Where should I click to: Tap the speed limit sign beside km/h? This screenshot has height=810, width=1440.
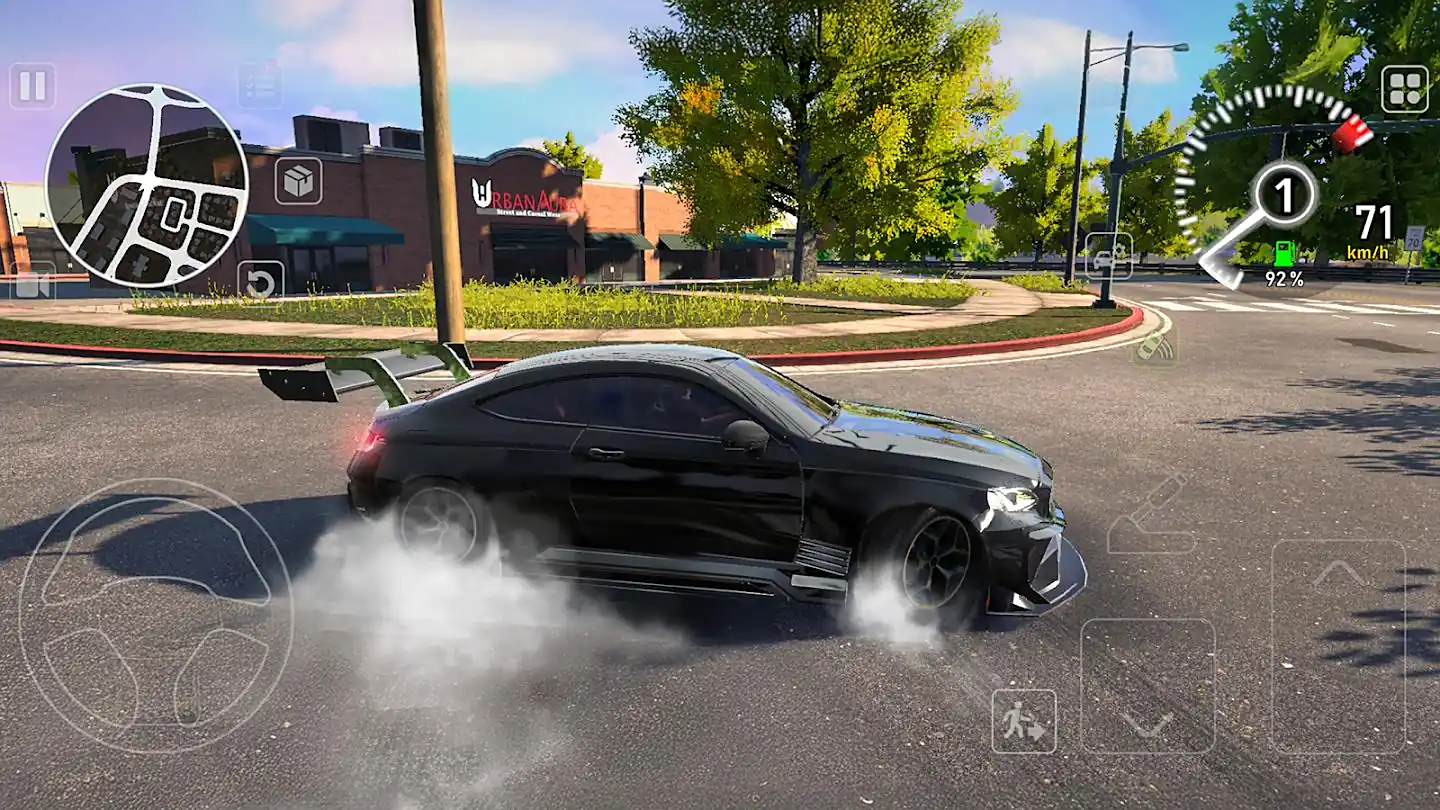click(1413, 240)
